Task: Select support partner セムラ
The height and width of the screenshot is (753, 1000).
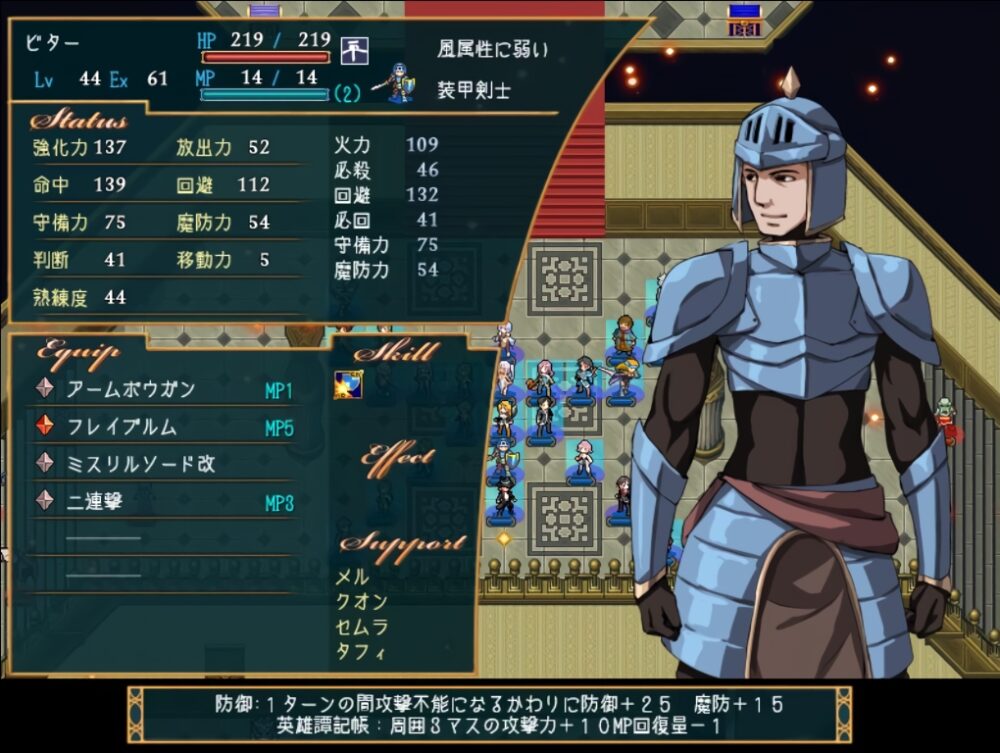Action: pyautogui.click(x=361, y=627)
